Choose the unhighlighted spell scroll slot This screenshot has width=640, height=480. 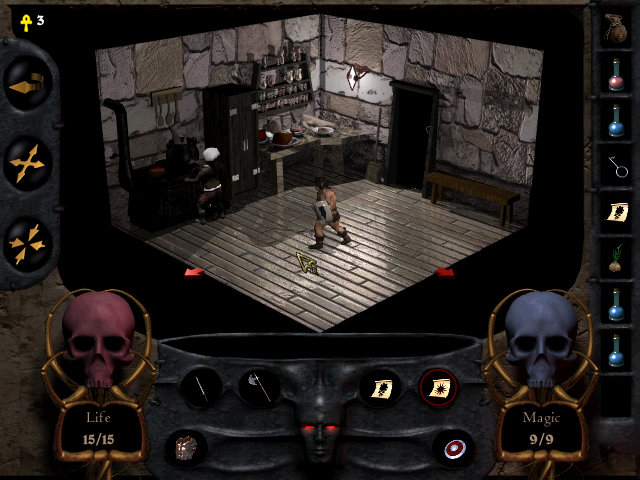[x=381, y=387]
